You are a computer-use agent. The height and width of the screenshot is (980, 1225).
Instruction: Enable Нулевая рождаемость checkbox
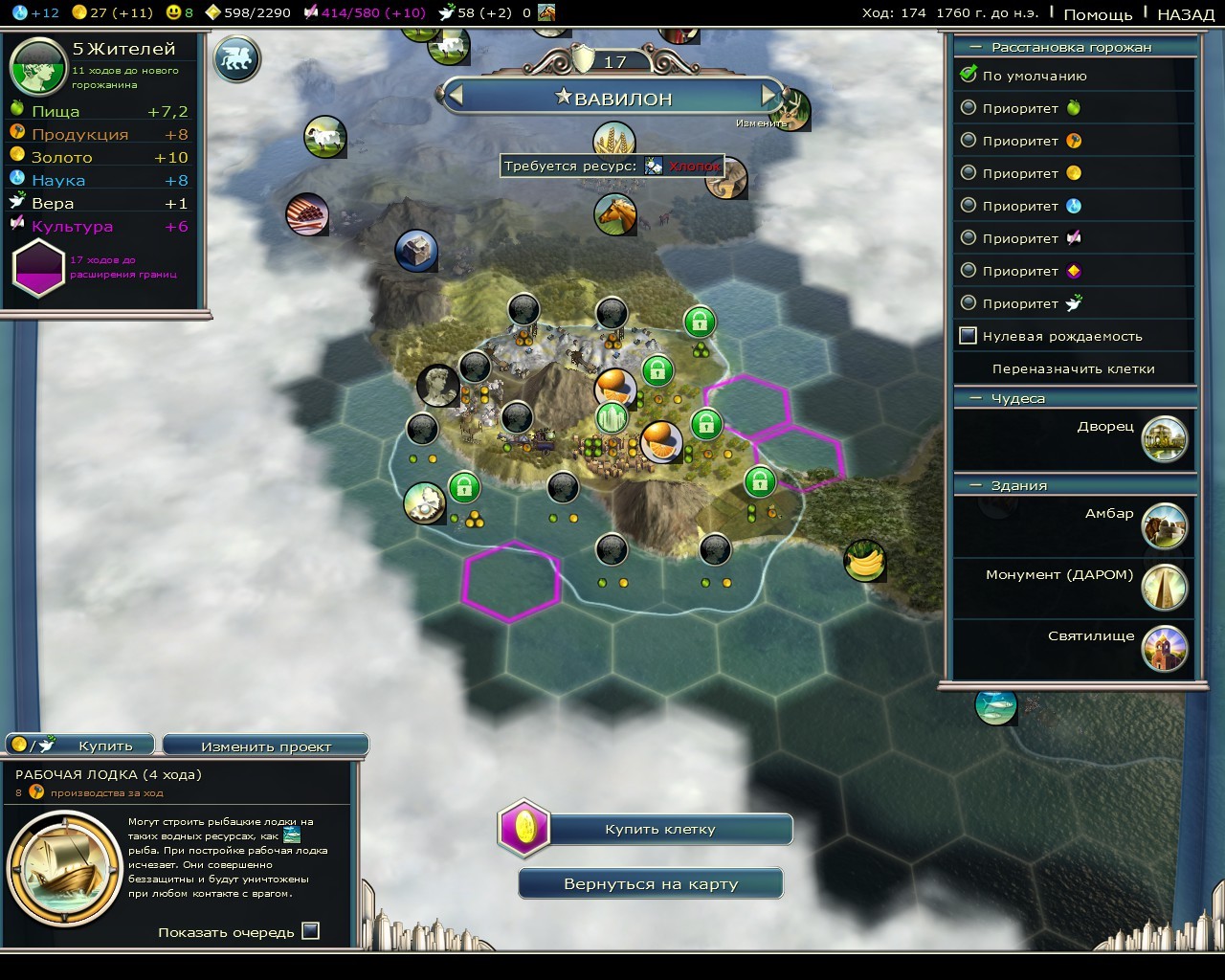pyautogui.click(x=969, y=336)
